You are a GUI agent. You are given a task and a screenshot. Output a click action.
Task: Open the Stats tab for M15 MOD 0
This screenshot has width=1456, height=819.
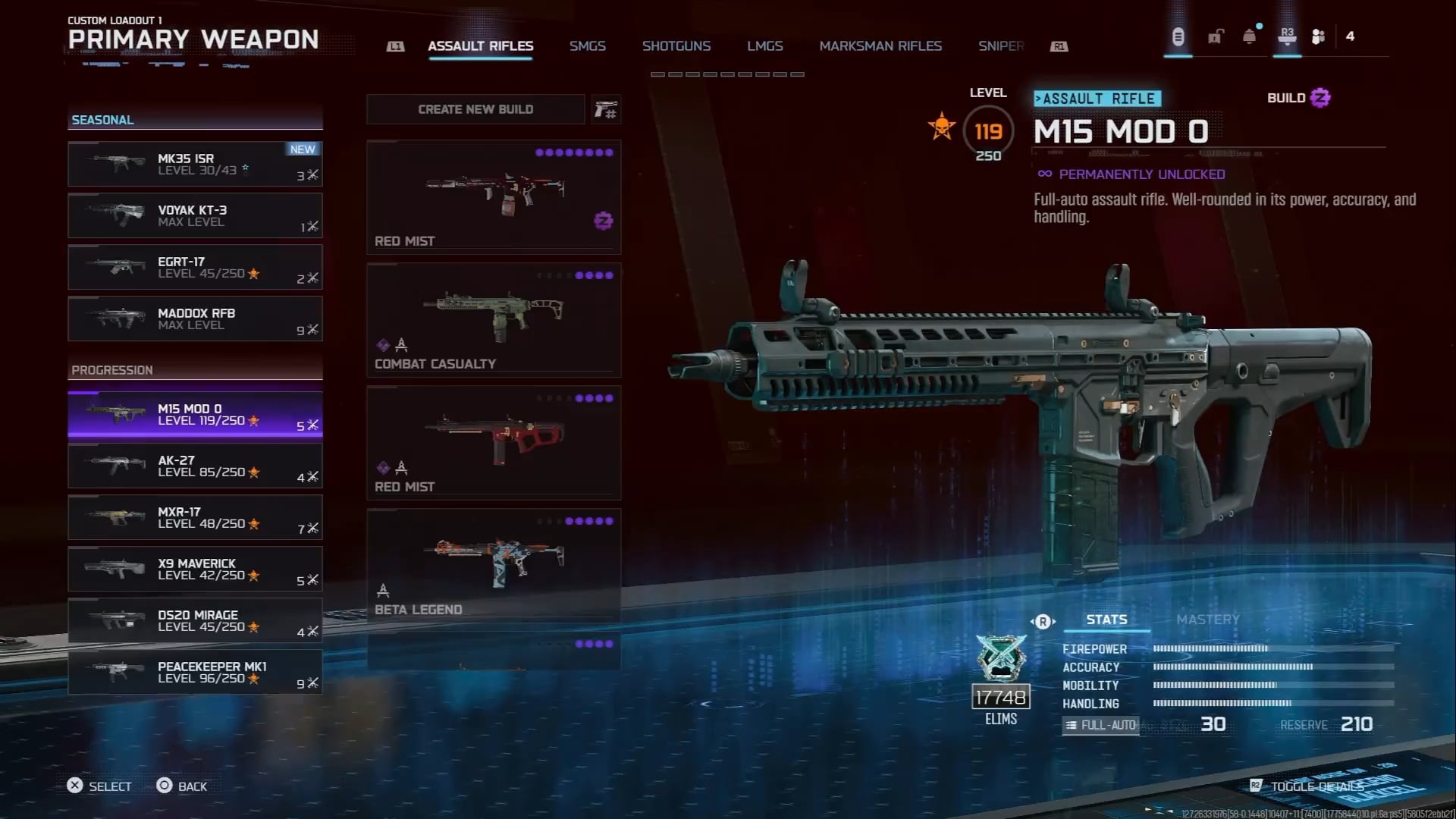[1106, 620]
